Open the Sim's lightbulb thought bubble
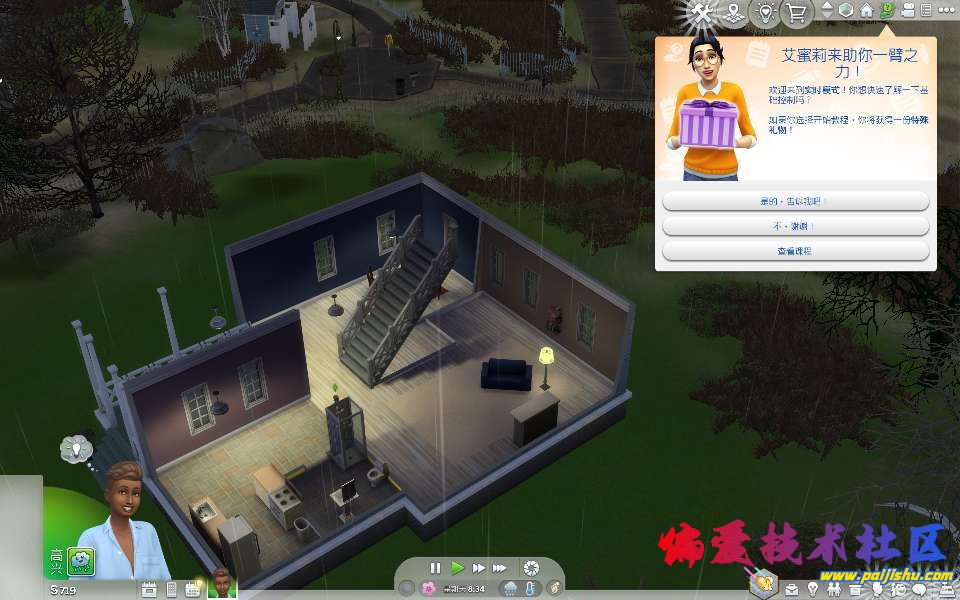The height and width of the screenshot is (600, 960). click(x=76, y=448)
